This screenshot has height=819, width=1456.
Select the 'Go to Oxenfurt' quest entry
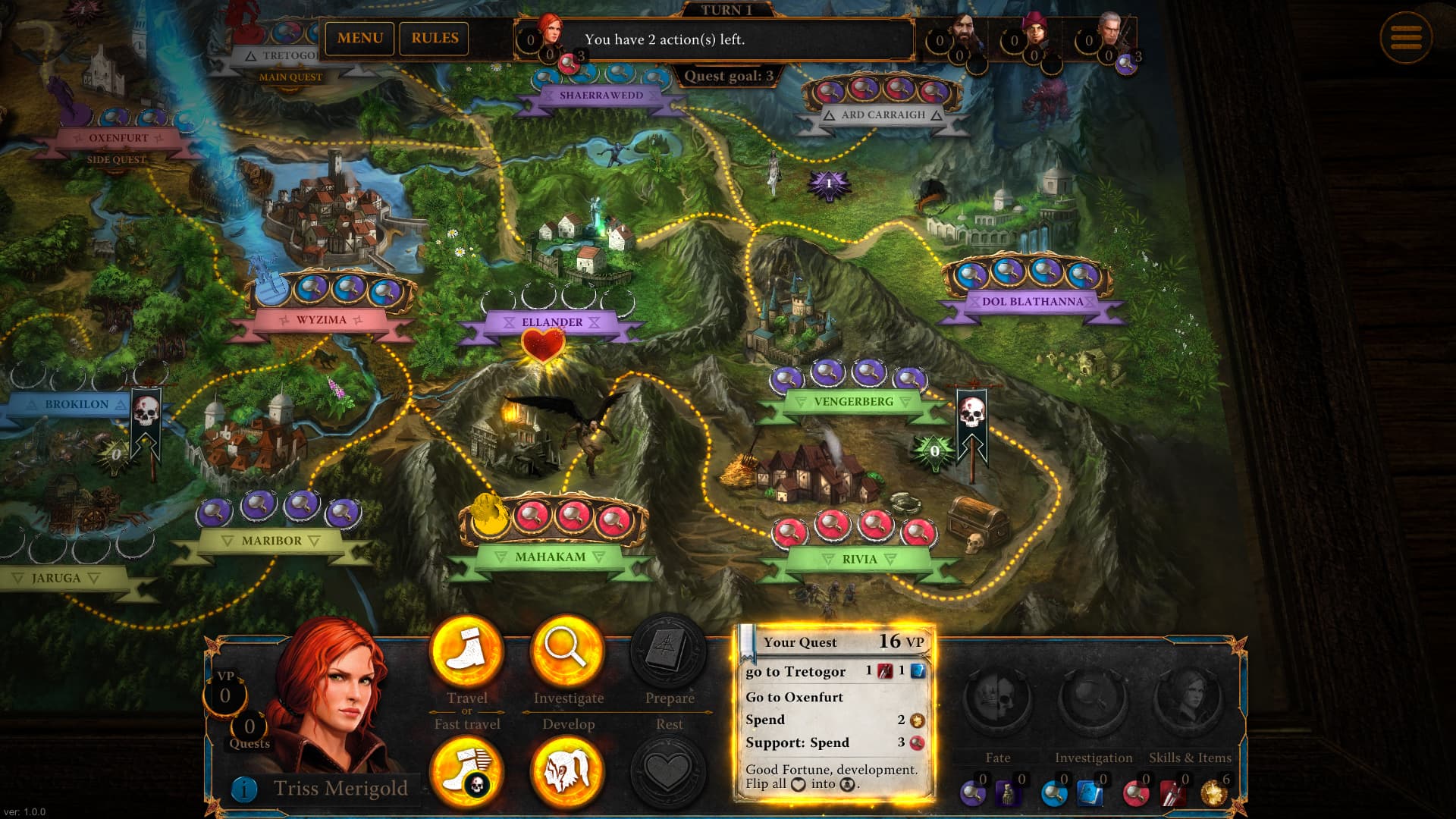pyautogui.click(x=793, y=697)
